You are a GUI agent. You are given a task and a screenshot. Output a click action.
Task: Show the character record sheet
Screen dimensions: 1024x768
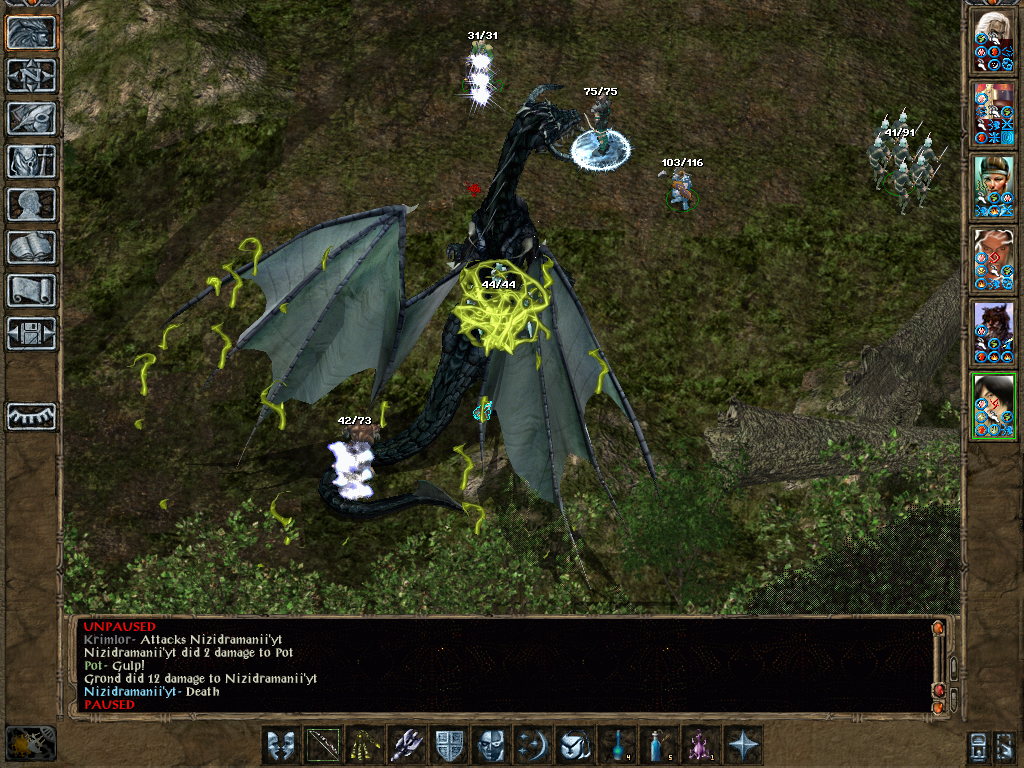tap(32, 204)
